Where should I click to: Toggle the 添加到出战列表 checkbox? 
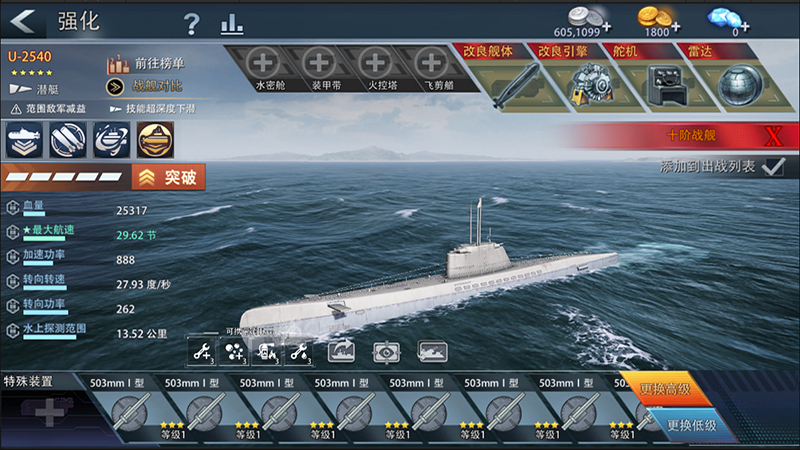point(771,167)
